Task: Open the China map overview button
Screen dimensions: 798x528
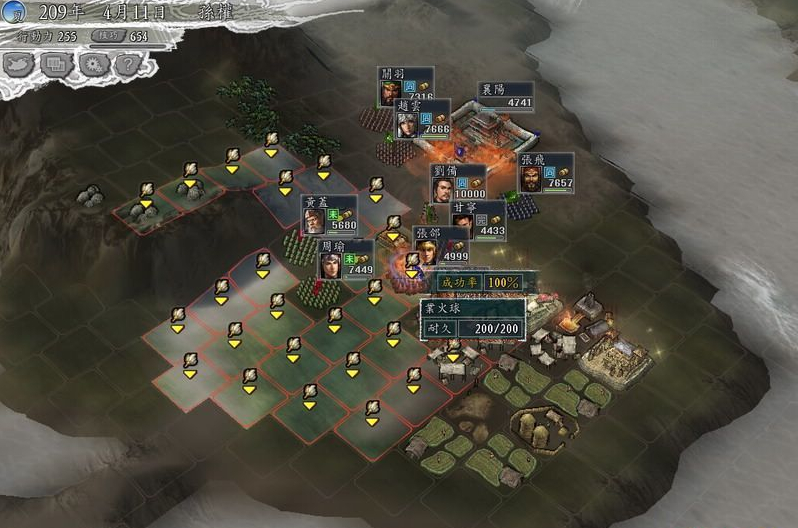Action: pos(21,64)
